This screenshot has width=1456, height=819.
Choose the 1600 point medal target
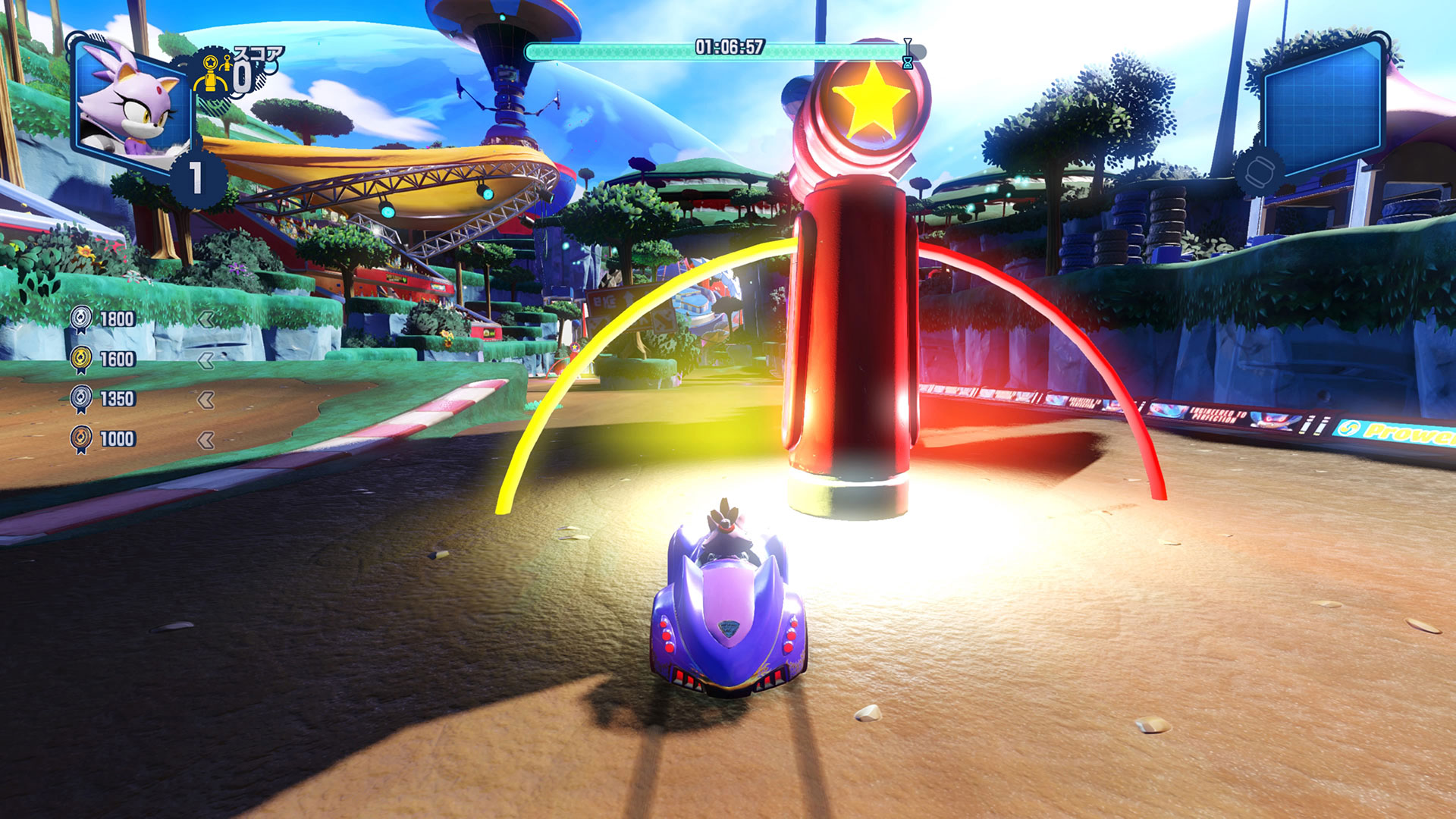pos(103,359)
